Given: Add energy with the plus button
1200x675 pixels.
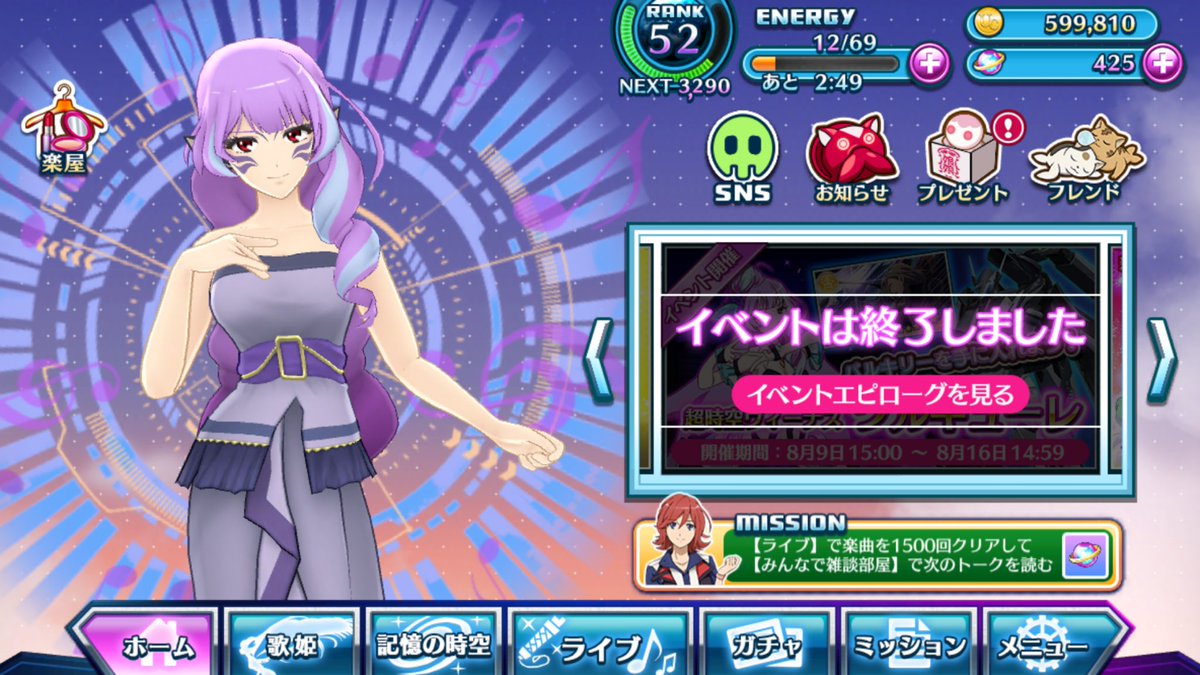Looking at the screenshot, I should pos(929,64).
